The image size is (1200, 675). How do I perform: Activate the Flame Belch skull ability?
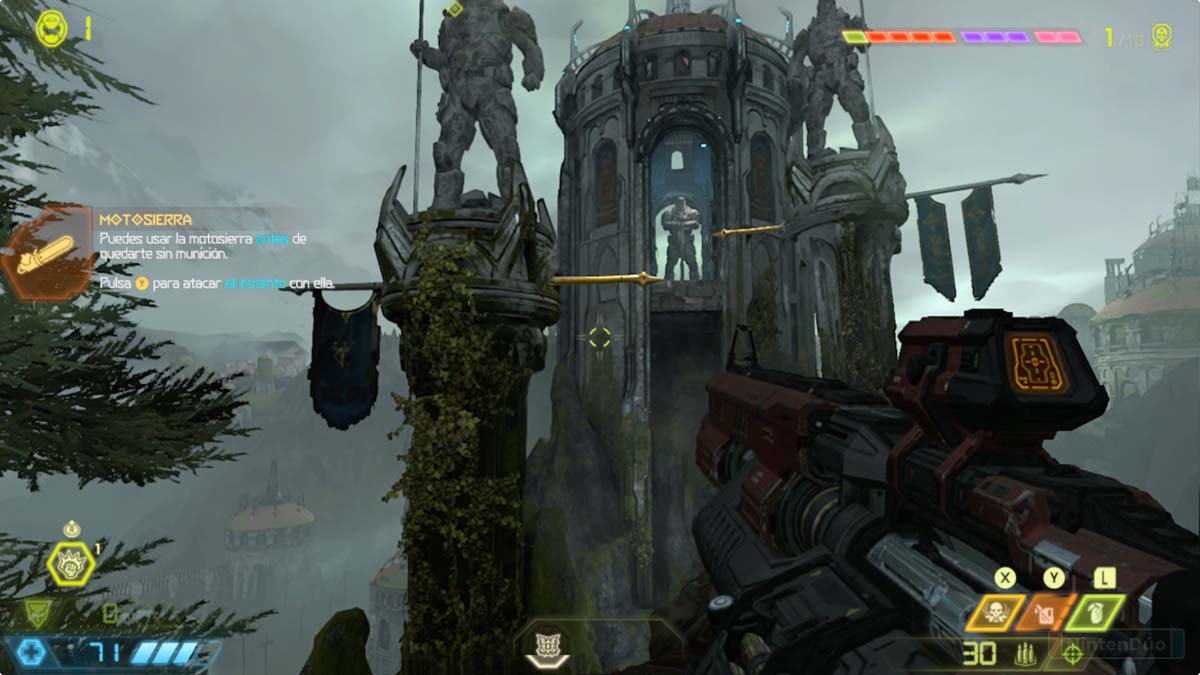(995, 613)
